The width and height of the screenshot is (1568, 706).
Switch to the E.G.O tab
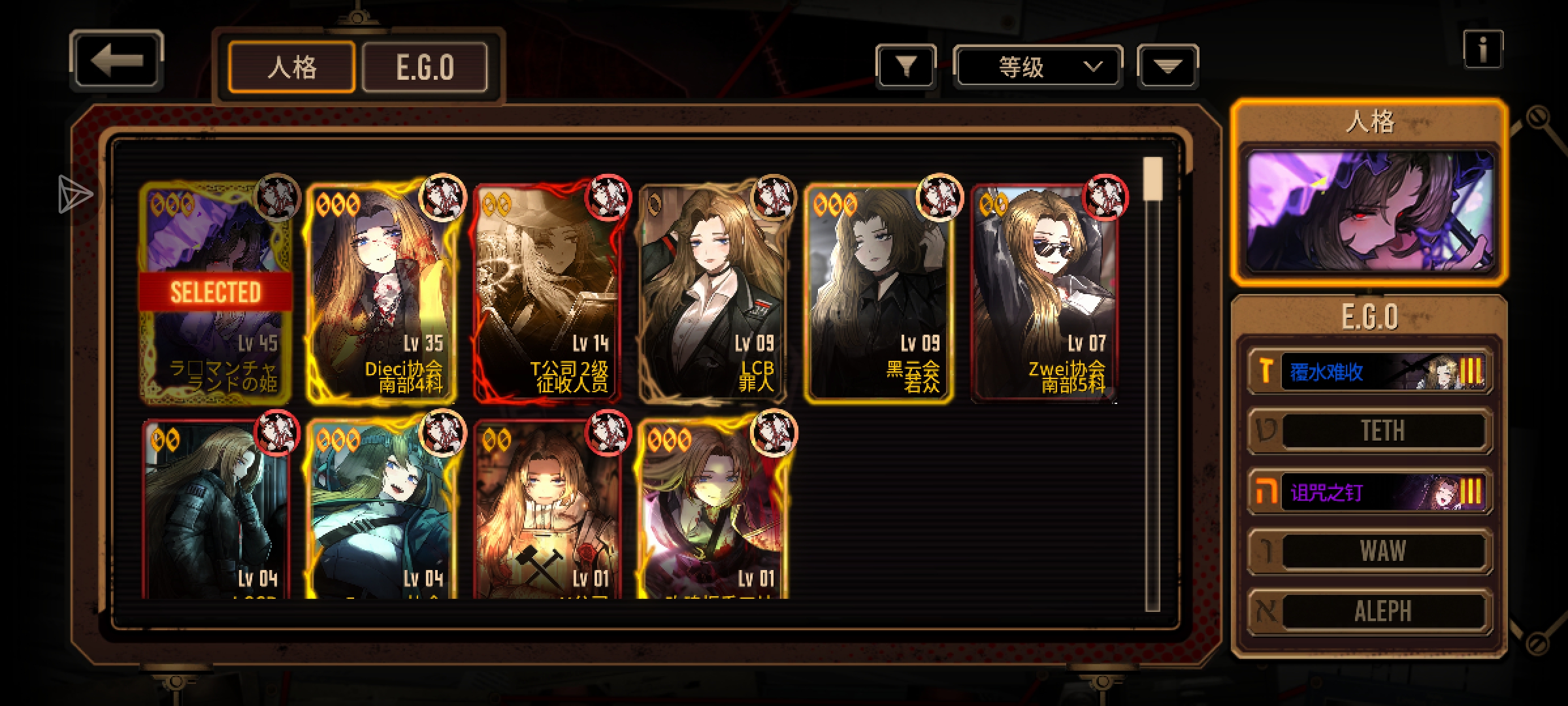(425, 67)
